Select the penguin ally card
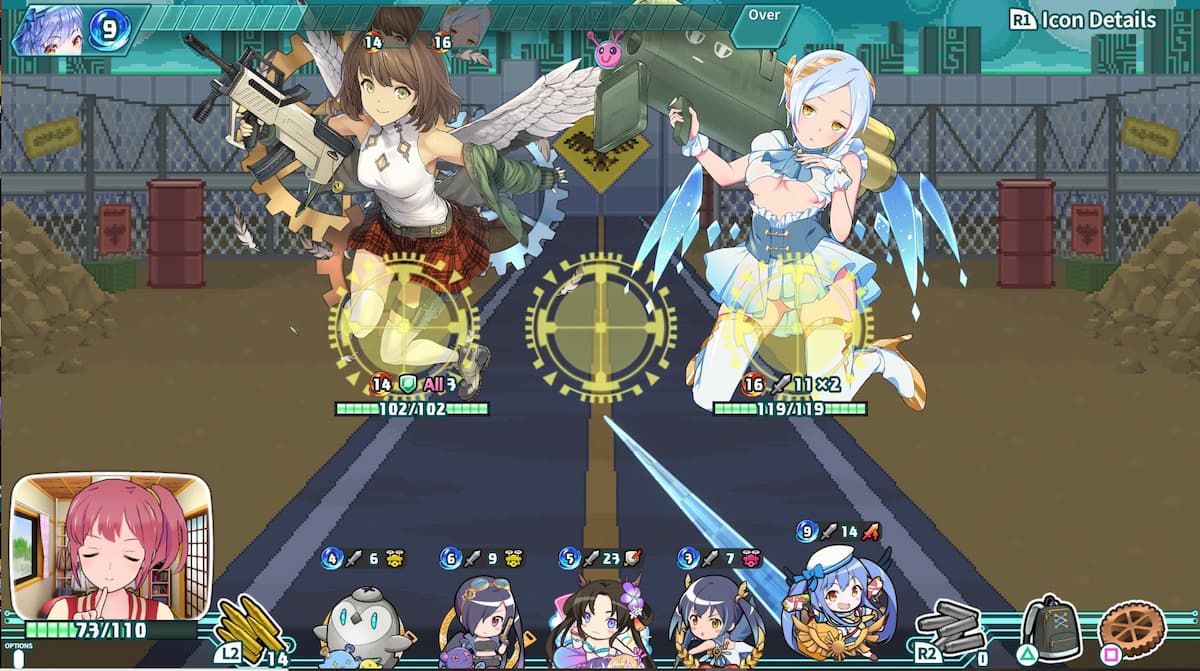This screenshot has height=671, width=1200. pos(361,620)
